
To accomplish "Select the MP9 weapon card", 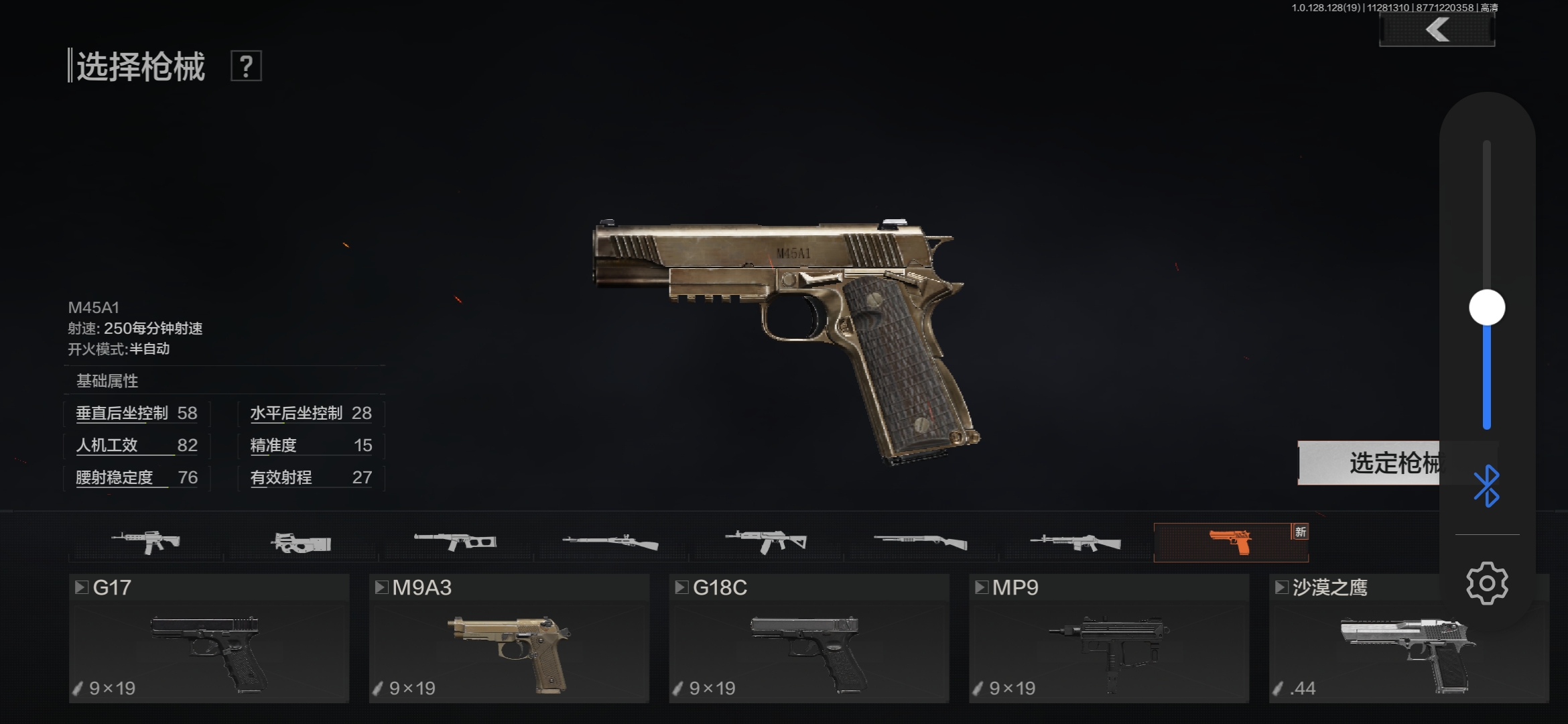I will [x=1109, y=638].
